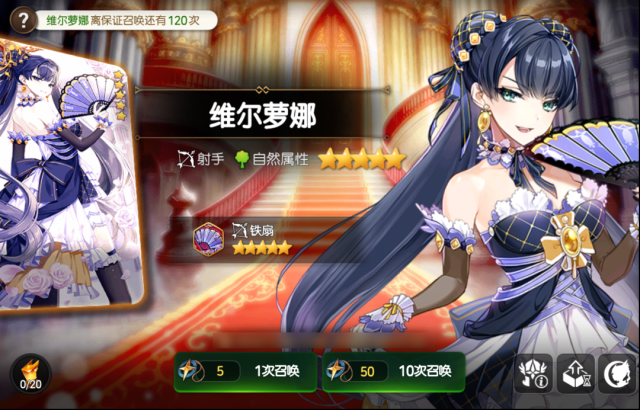This screenshot has height=410, width=640.
Task: Perform the 10次召唤 ten-pull summon
Action: tap(393, 372)
